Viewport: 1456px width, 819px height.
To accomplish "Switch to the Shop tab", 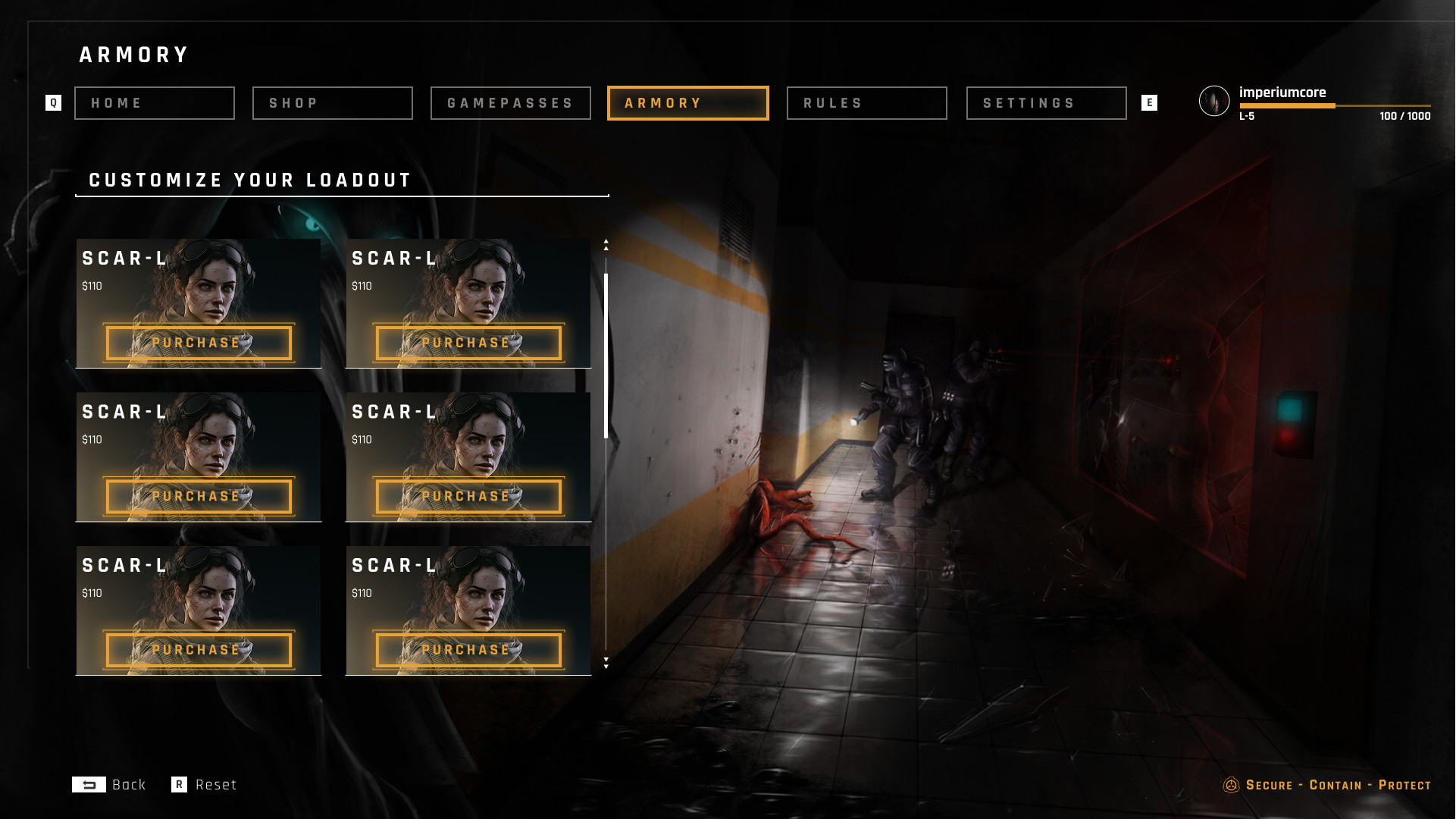I will pos(332,103).
